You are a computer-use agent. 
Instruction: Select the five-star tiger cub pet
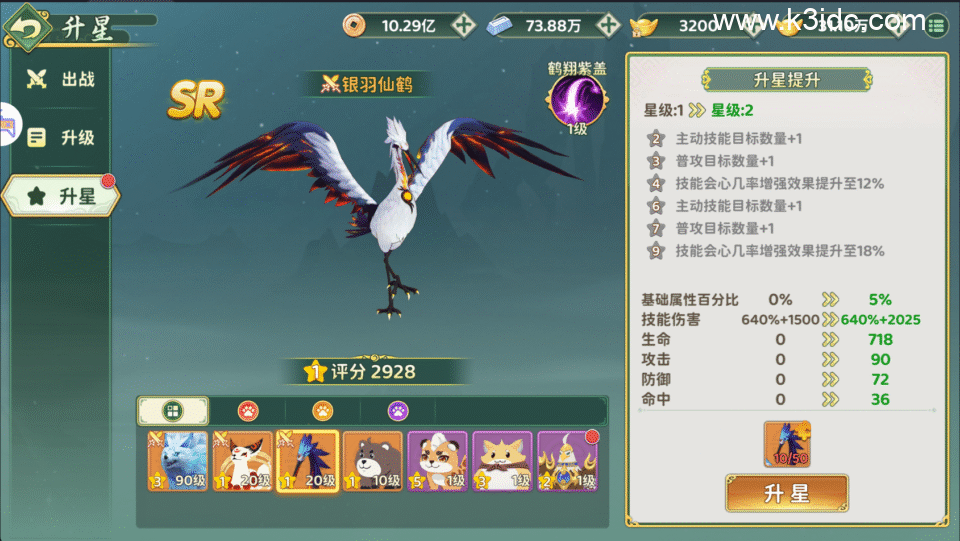[437, 461]
